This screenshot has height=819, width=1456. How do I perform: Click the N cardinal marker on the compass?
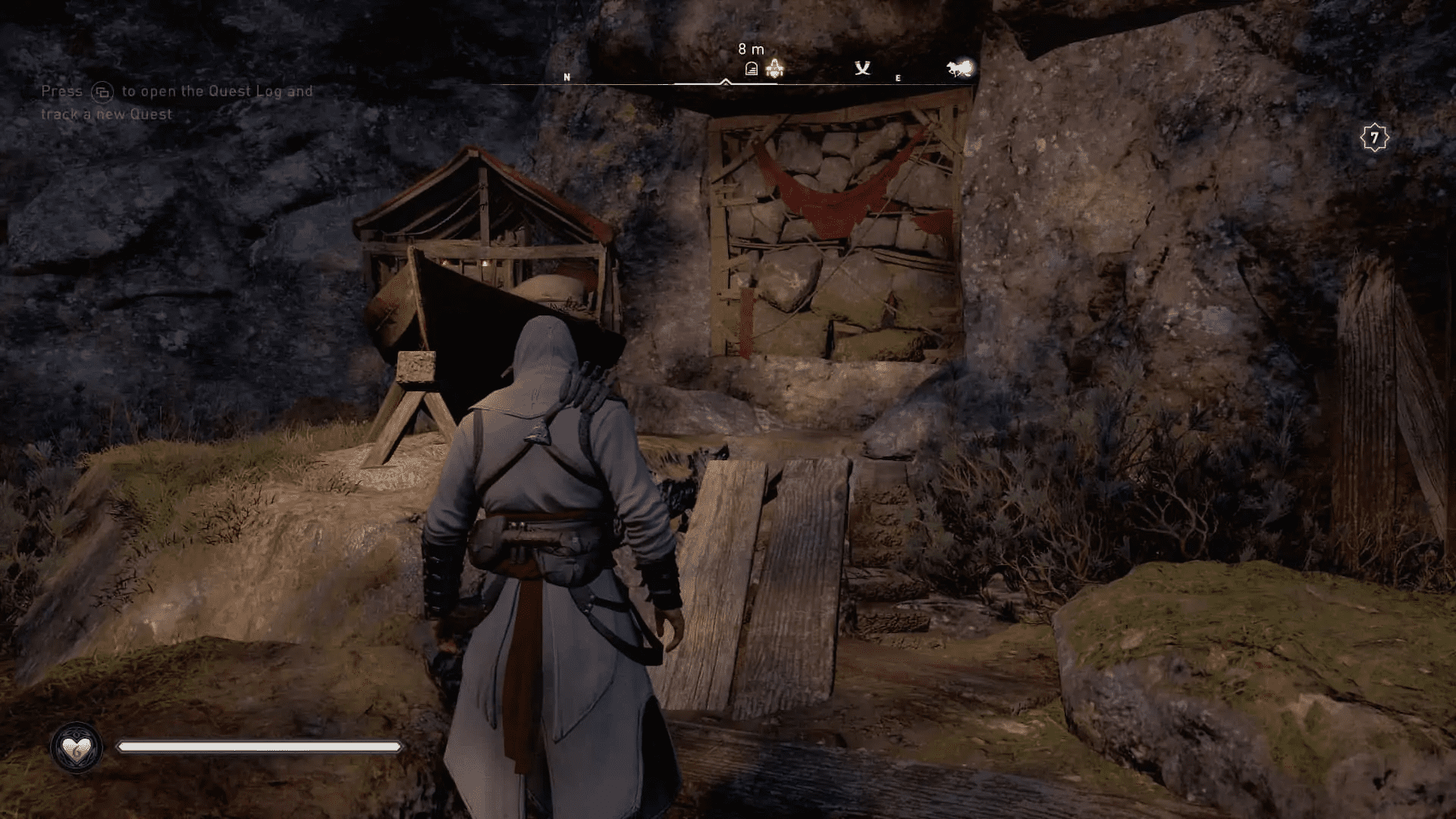(x=566, y=77)
